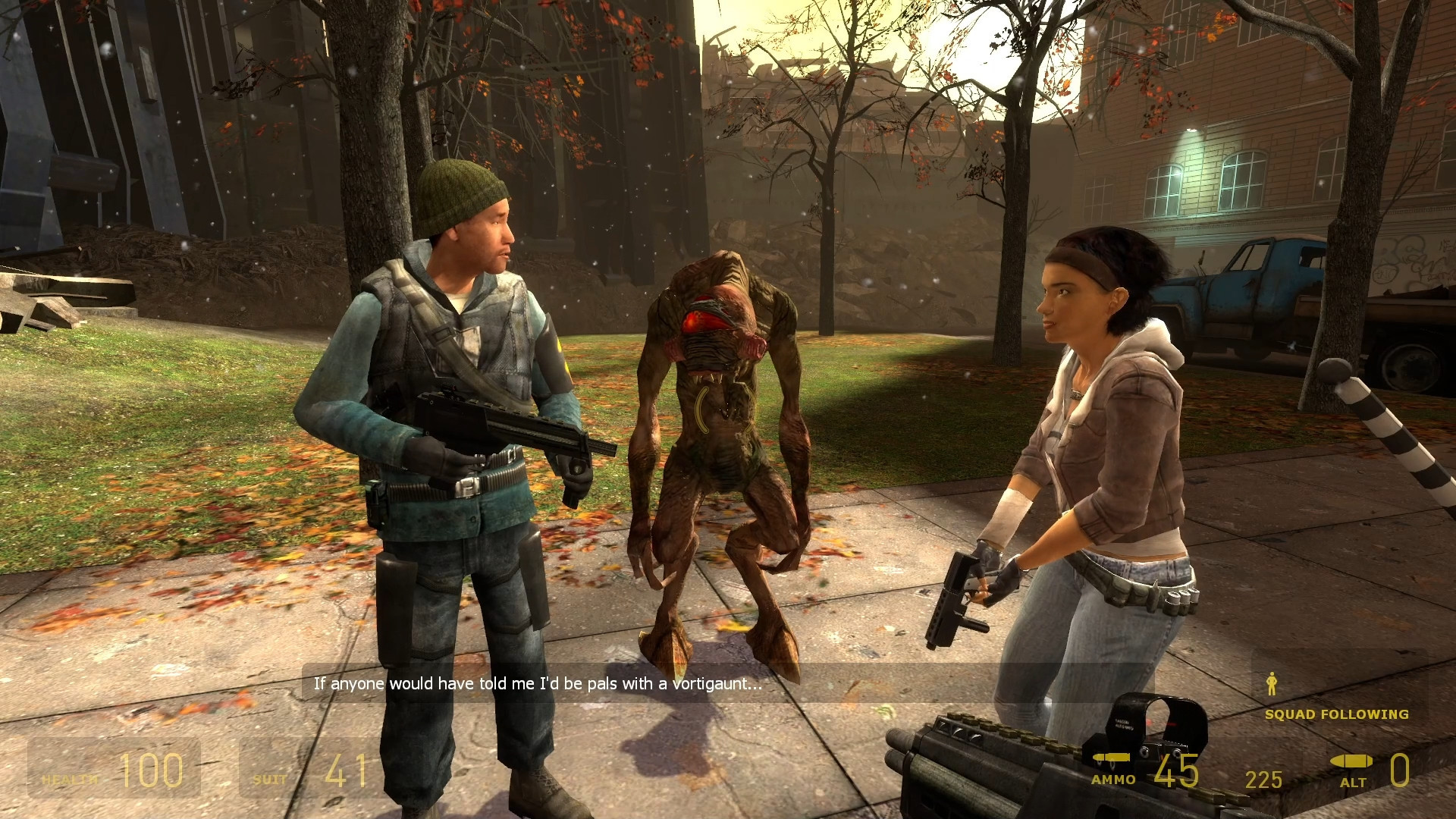The height and width of the screenshot is (819, 1456).
Task: Click the SUIT label in the HUD
Action: (270, 778)
